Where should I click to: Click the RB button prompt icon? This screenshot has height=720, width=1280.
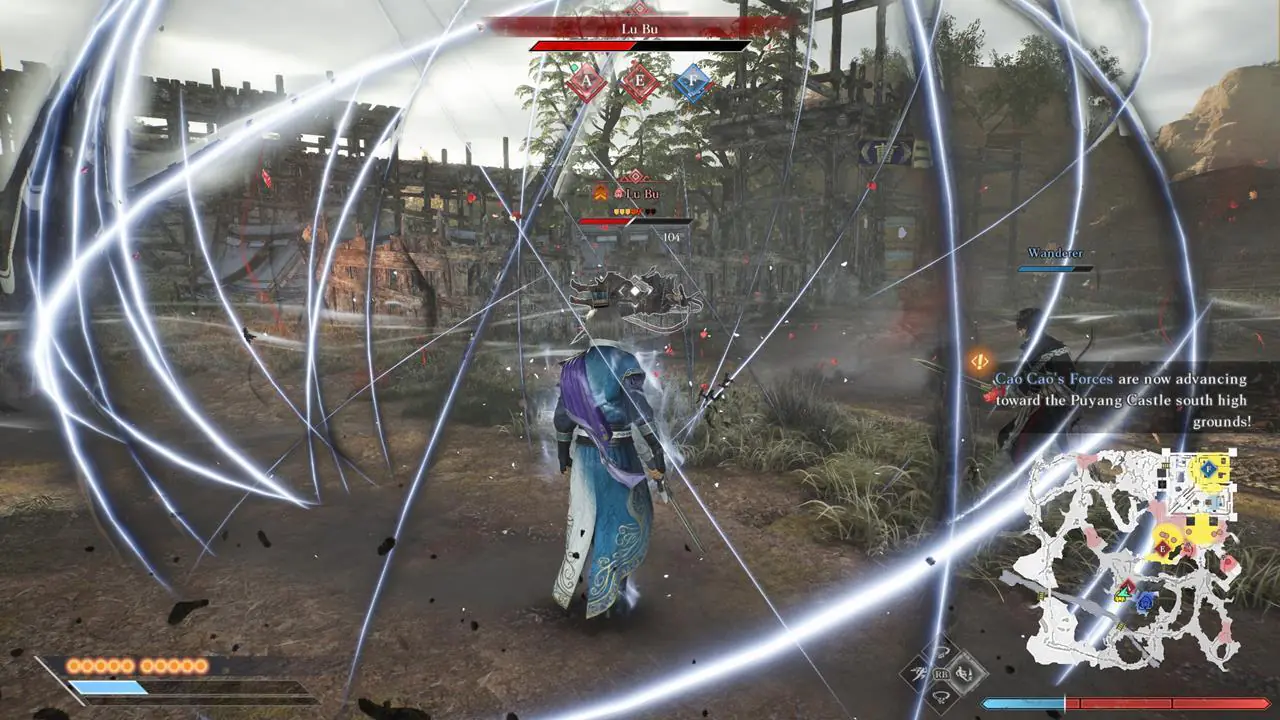[942, 674]
